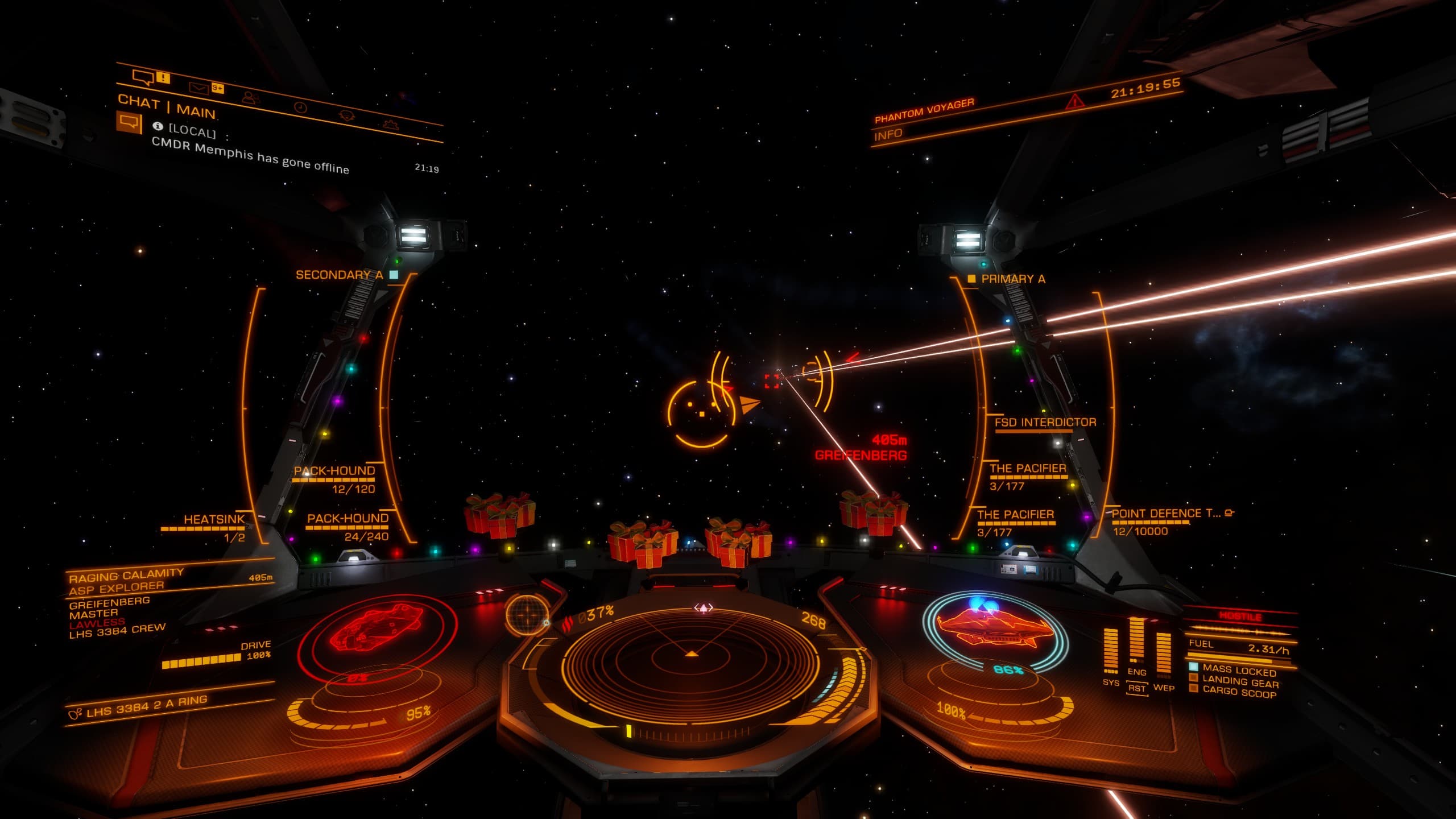Open the friends and wings tab

click(x=250, y=97)
